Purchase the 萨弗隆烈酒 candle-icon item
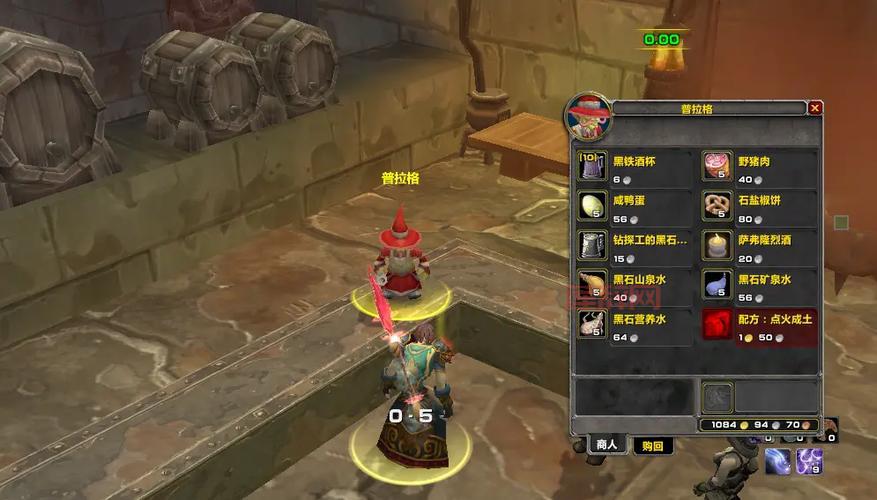This screenshot has height=500, width=877. click(x=717, y=245)
